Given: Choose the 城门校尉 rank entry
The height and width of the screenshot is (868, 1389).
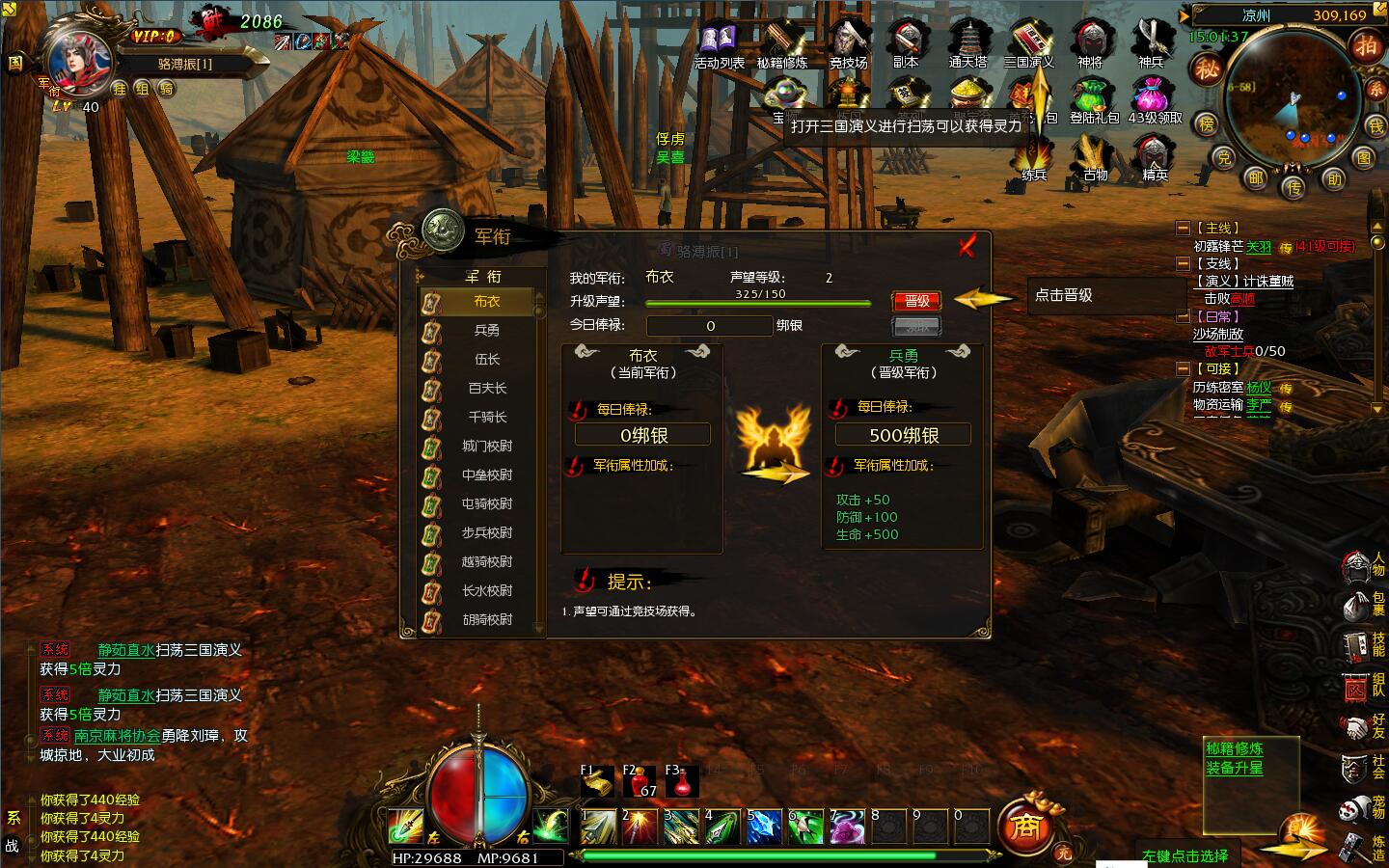Looking at the screenshot, I should pos(486,446).
